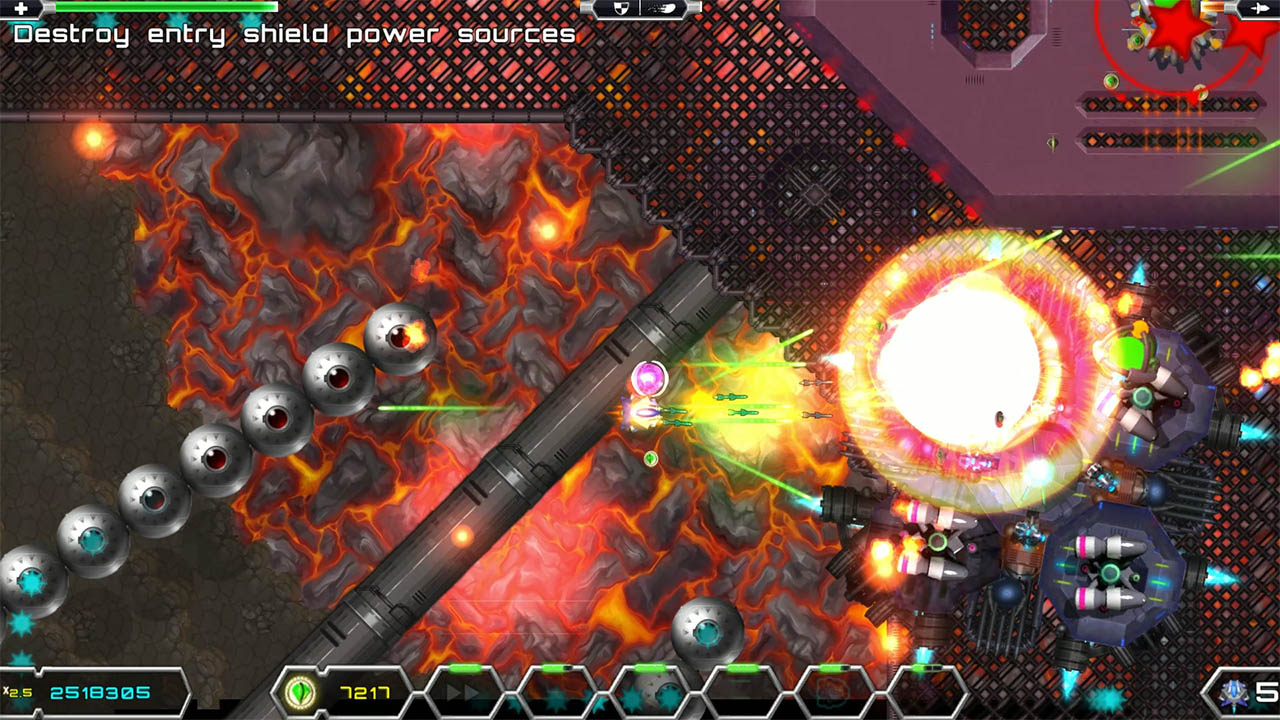
Task: Click a red star marker on the minimap
Action: pyautogui.click(x=1175, y=30)
